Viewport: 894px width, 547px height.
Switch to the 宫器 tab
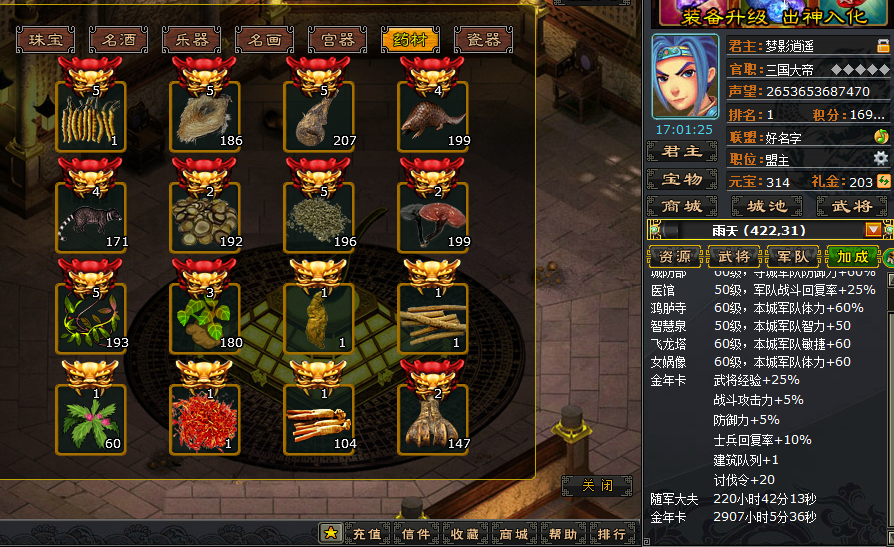(x=337, y=40)
